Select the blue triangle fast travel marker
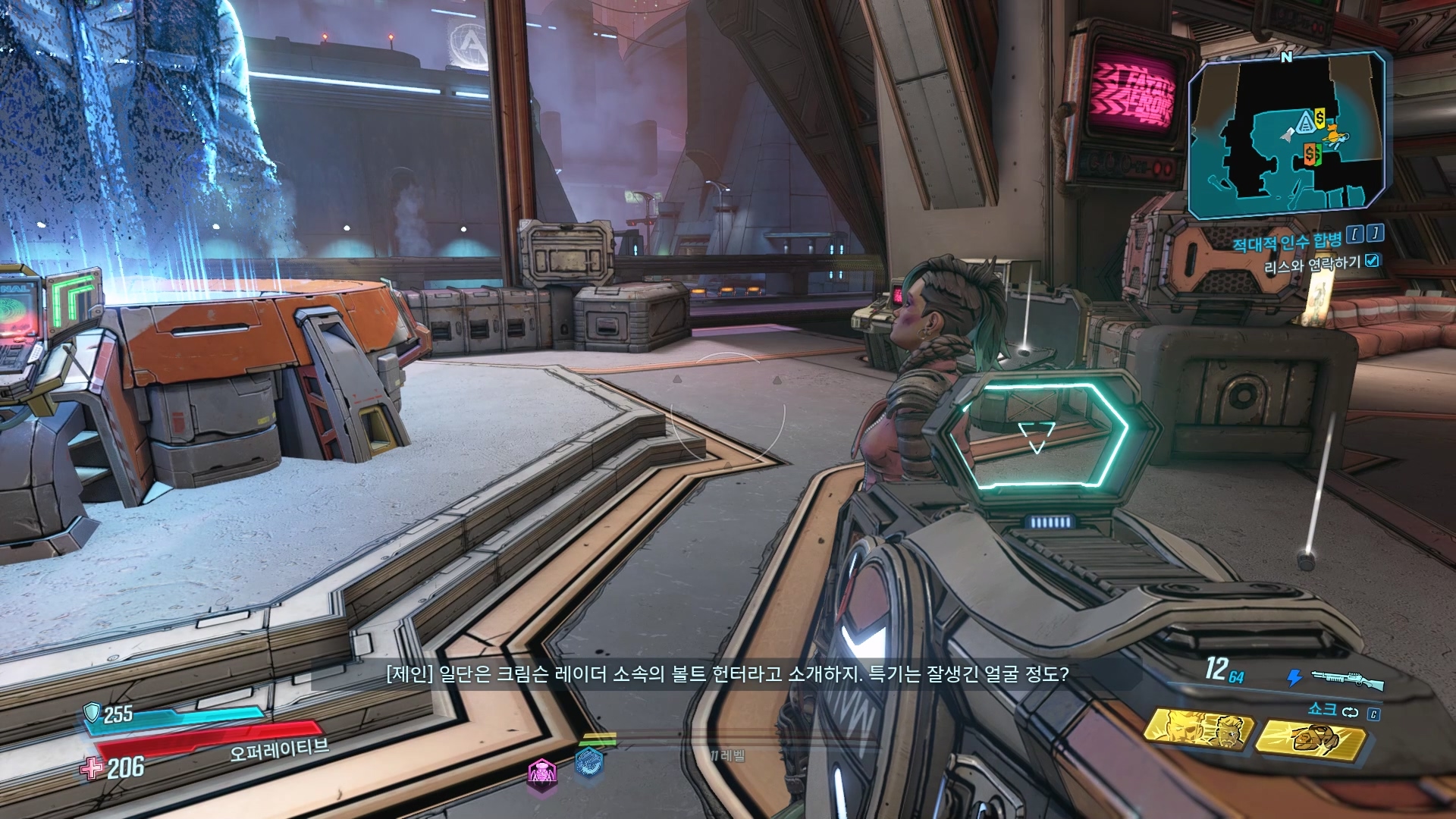The height and width of the screenshot is (819, 1456). (1305, 121)
